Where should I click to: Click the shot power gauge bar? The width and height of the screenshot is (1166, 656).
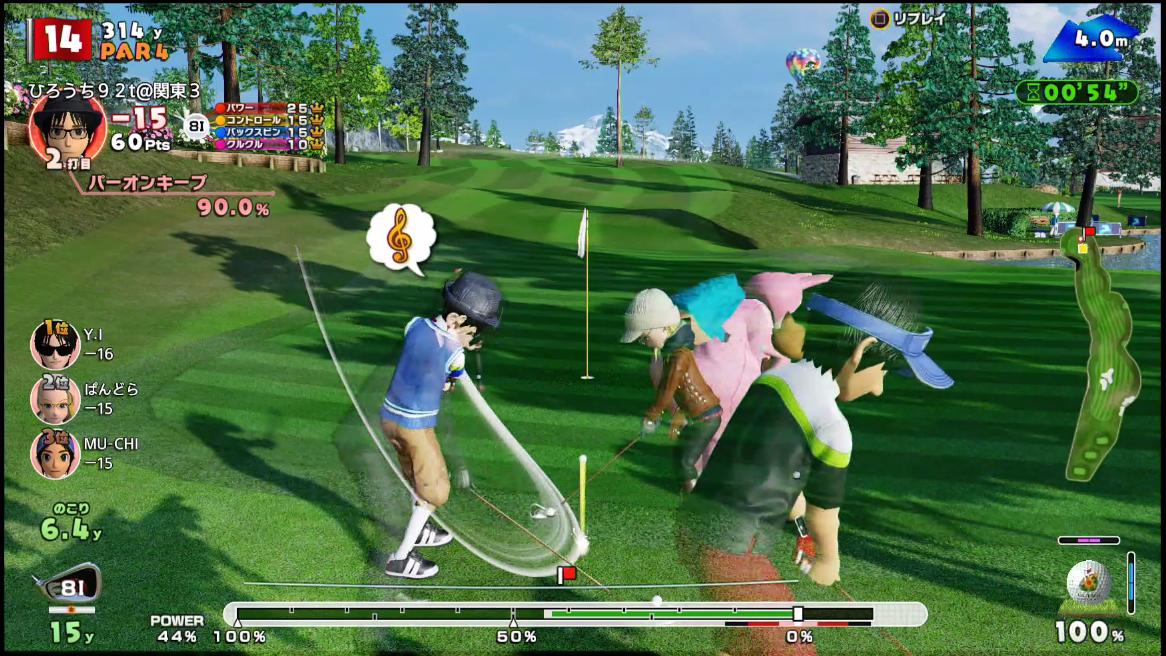coord(575,613)
